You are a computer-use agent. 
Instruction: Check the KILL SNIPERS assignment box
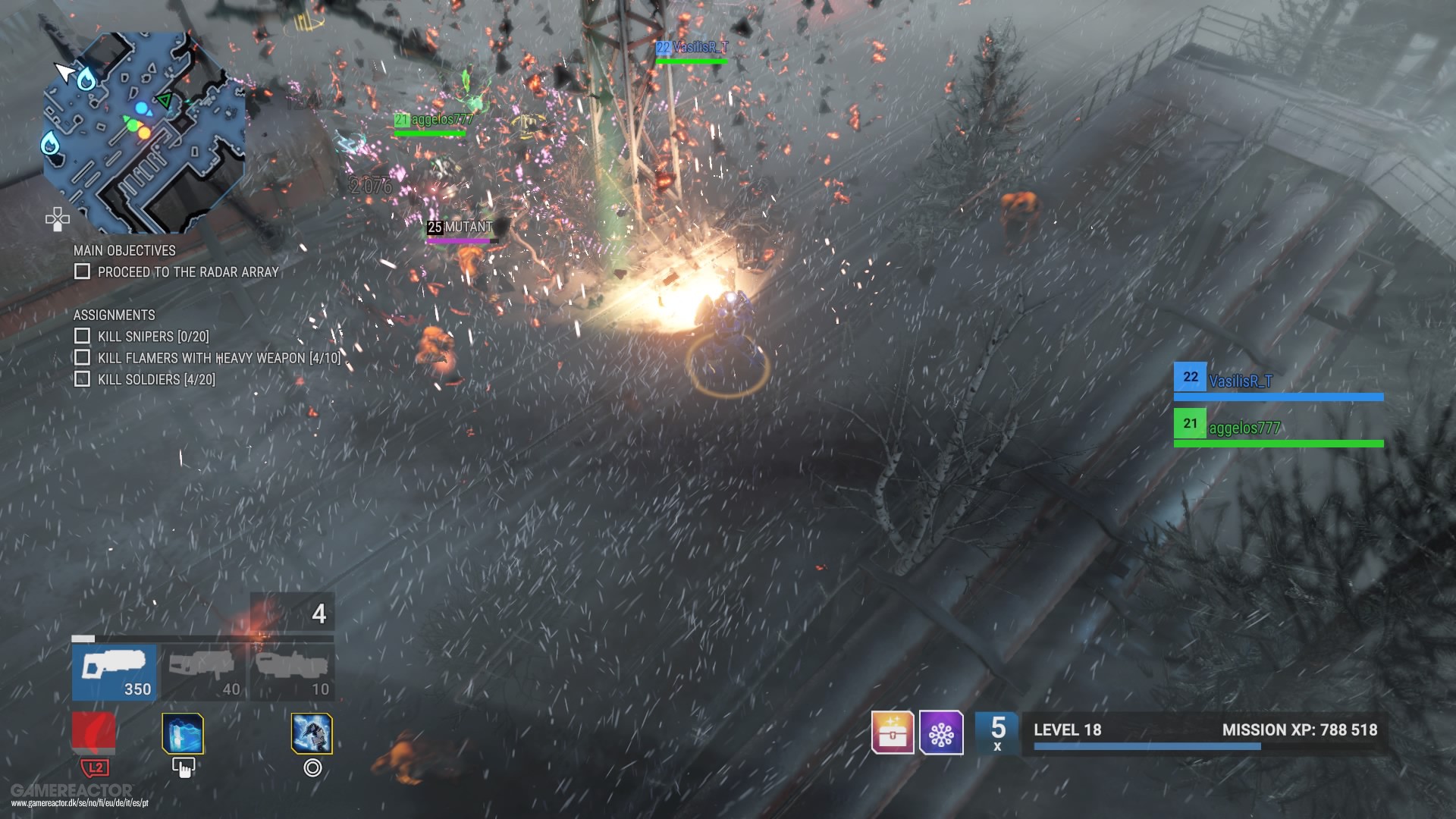coord(82,336)
